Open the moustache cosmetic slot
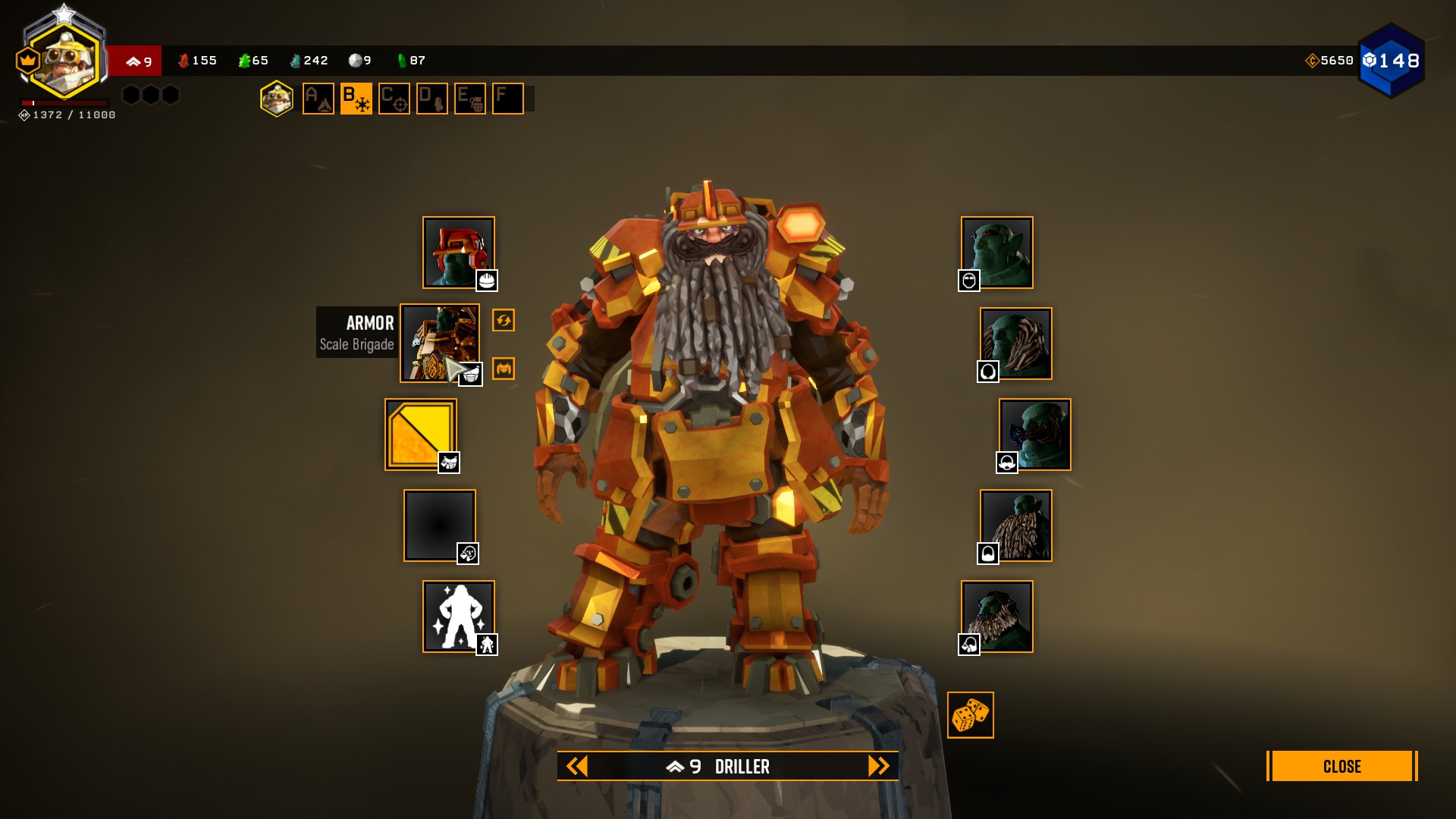The width and height of the screenshot is (1456, 819). pyautogui.click(x=1034, y=434)
